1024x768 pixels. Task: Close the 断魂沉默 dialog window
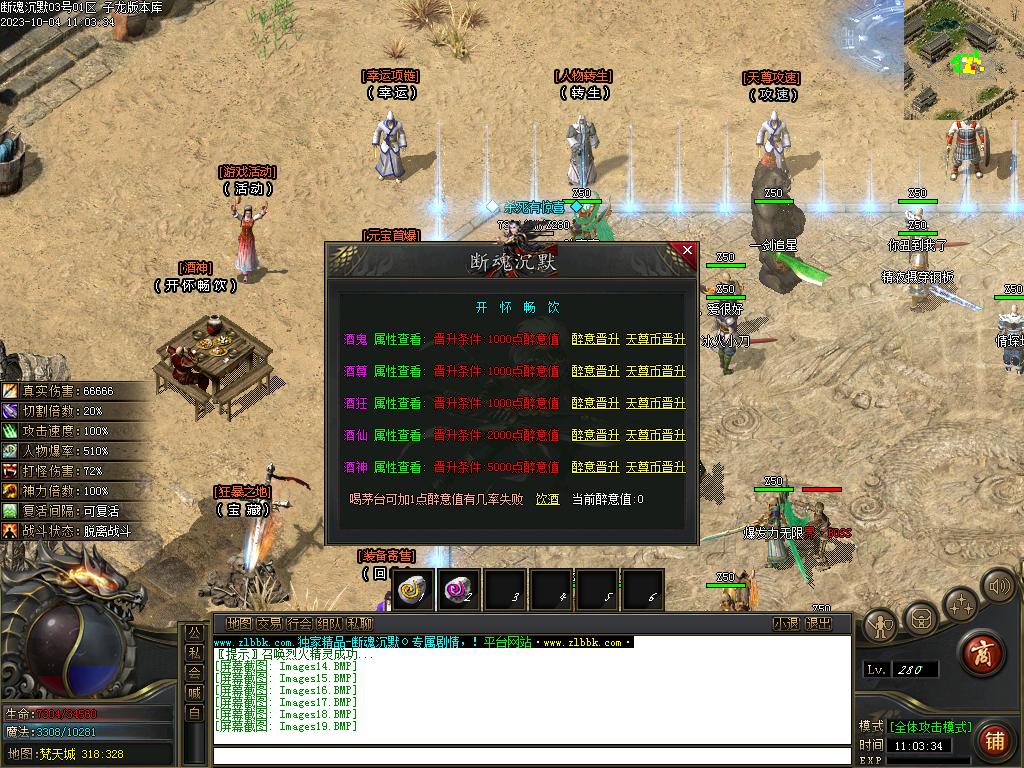(686, 251)
